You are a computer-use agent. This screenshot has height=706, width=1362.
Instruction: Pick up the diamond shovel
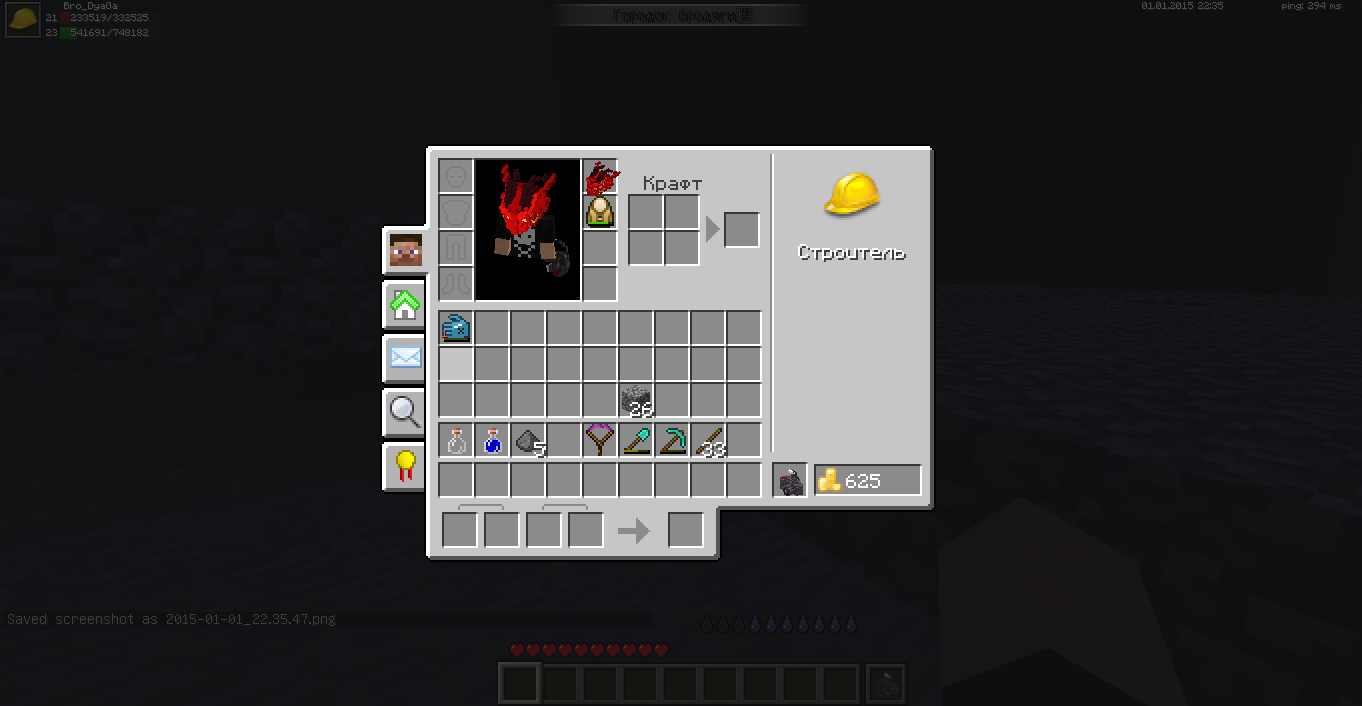[x=636, y=441]
